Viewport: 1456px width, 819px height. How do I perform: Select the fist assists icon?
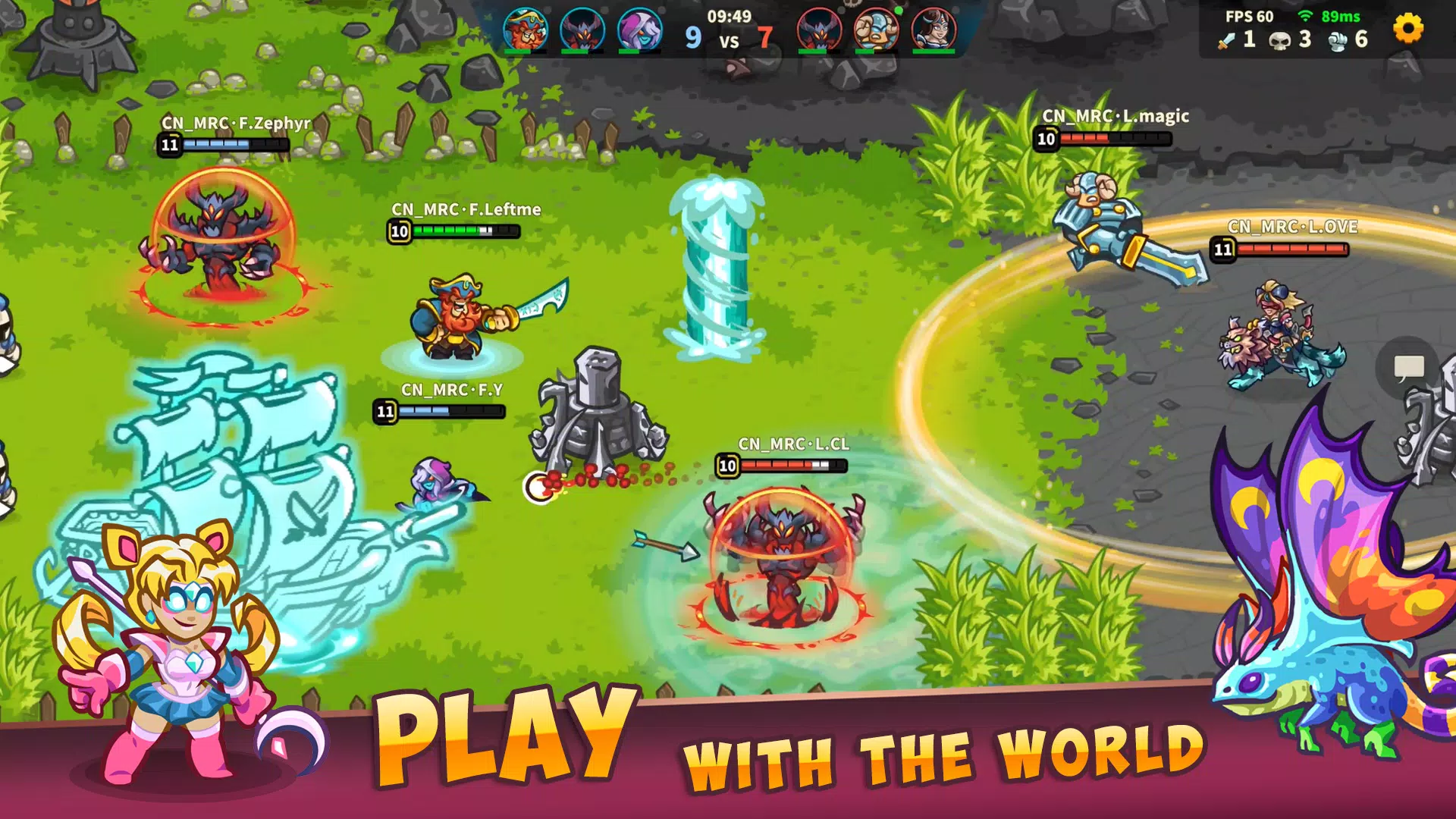pos(1337,39)
